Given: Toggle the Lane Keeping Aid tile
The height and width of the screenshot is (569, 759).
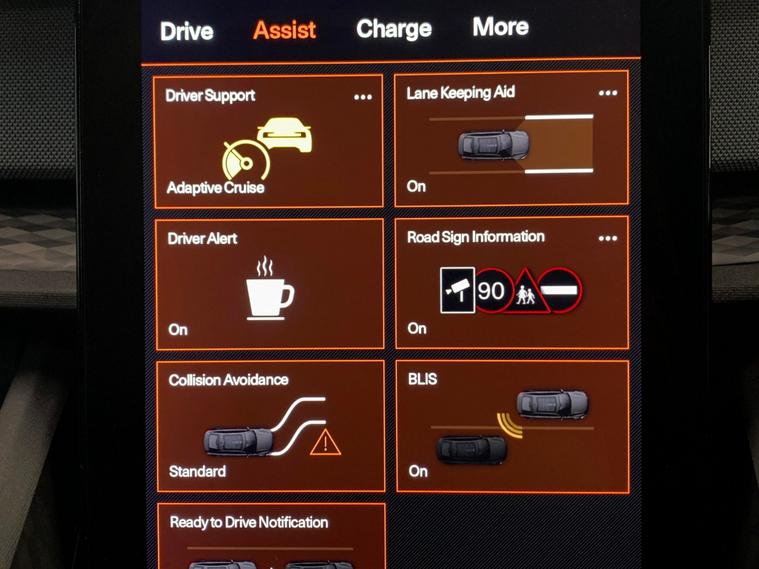Looking at the screenshot, I should tap(511, 143).
